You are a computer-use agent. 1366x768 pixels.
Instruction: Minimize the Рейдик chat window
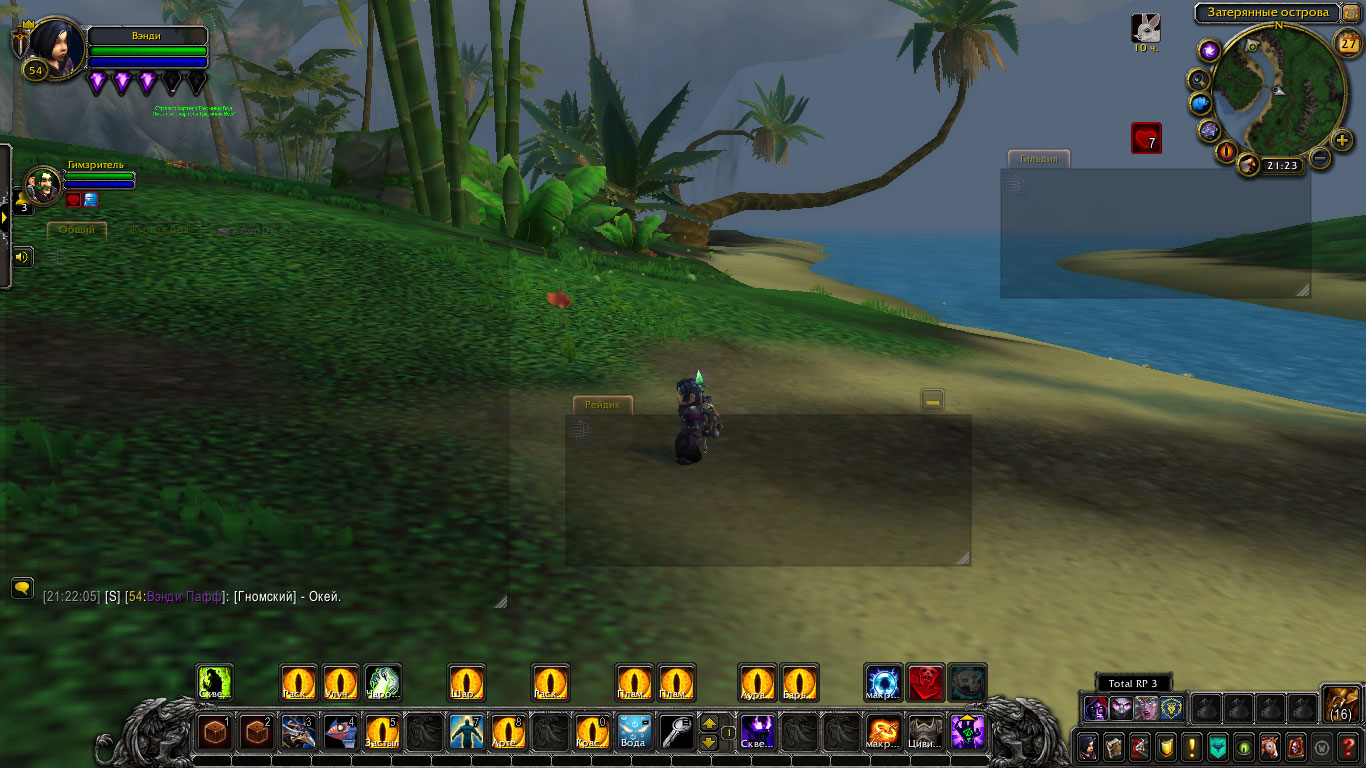[x=932, y=401]
